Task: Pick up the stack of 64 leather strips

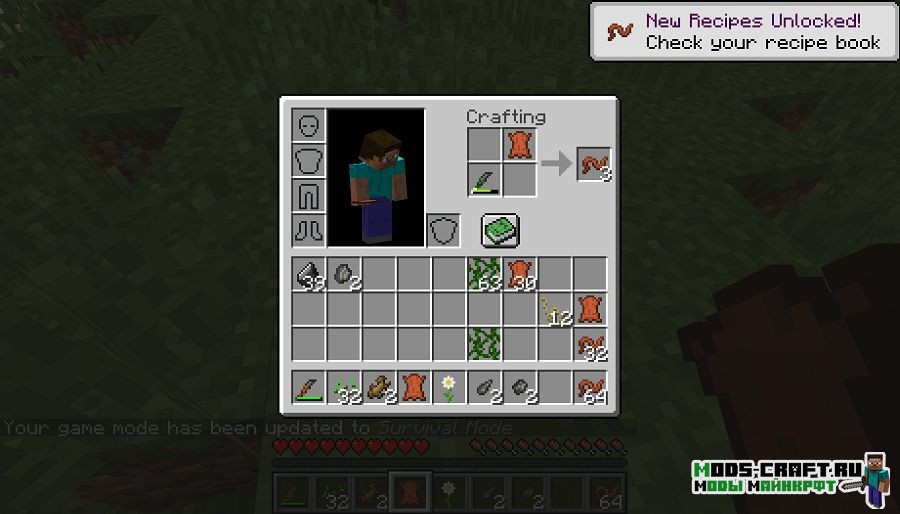Action: click(x=590, y=387)
